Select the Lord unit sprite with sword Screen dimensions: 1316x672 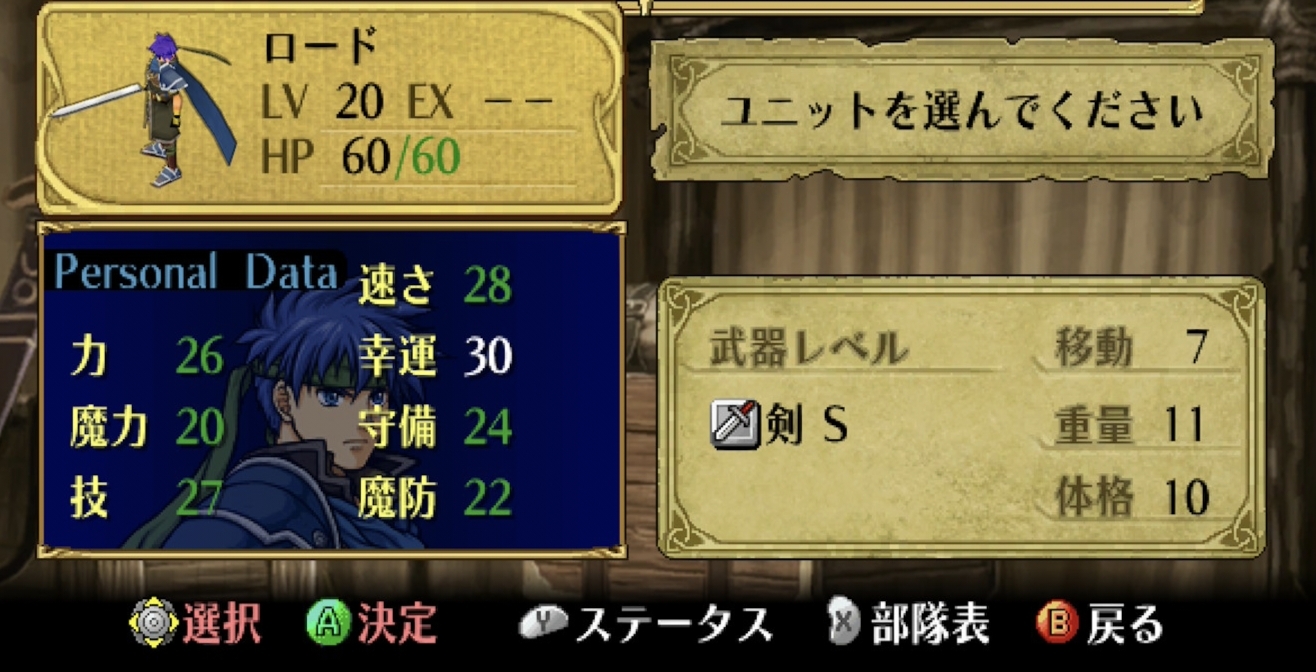(160, 108)
